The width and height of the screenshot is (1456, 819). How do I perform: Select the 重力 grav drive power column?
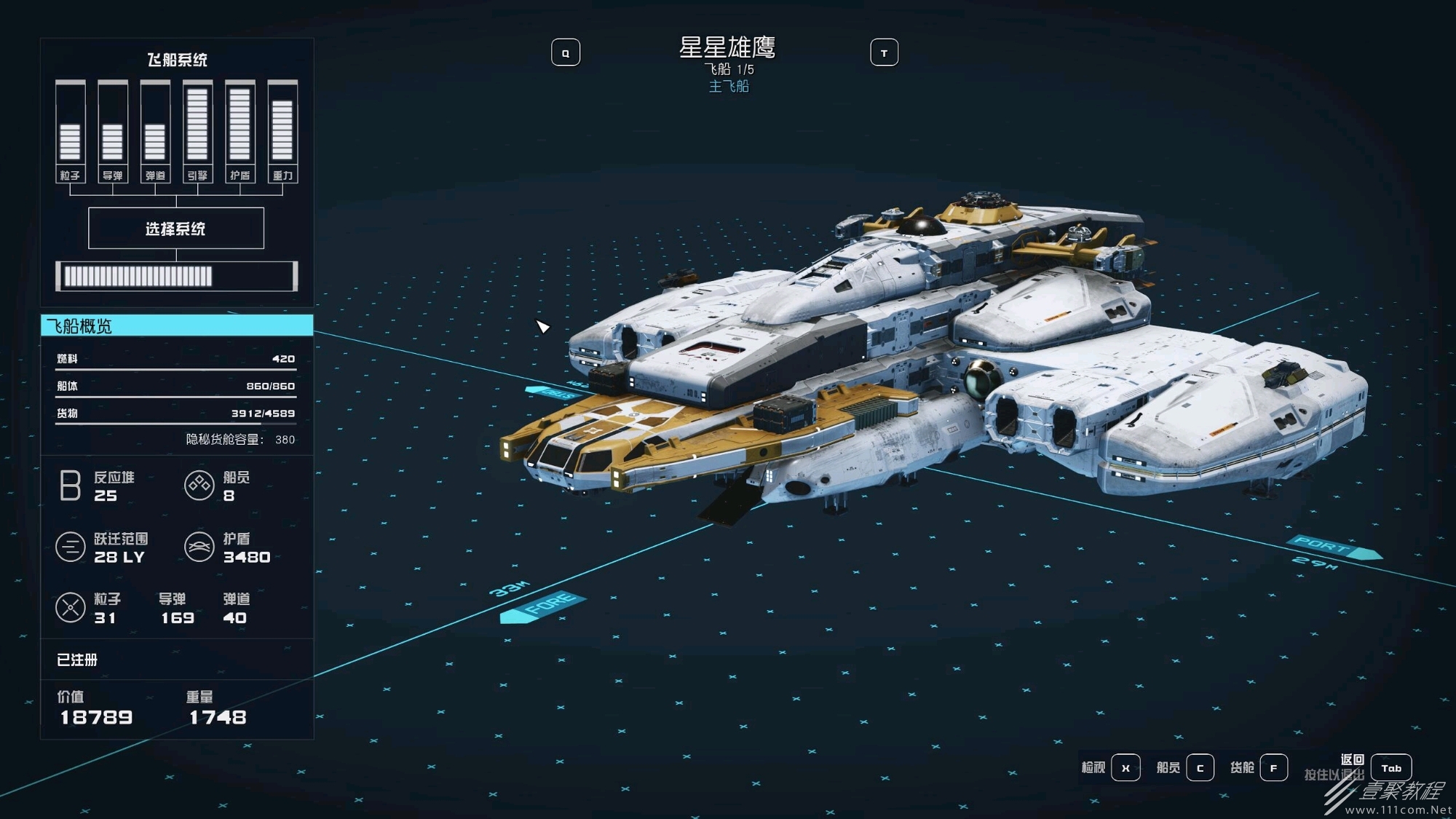tap(282, 132)
